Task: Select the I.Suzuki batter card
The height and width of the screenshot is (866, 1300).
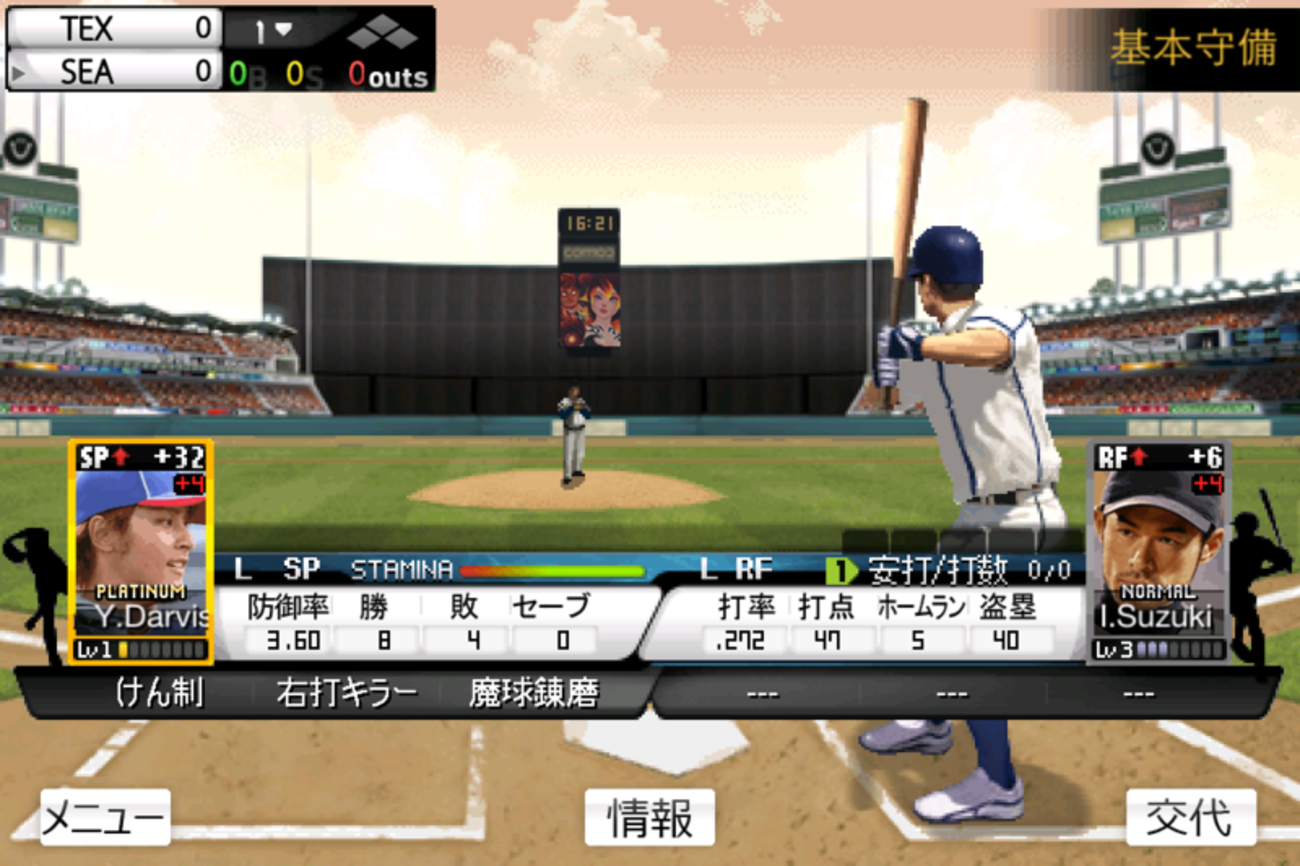Action: pos(1159,552)
